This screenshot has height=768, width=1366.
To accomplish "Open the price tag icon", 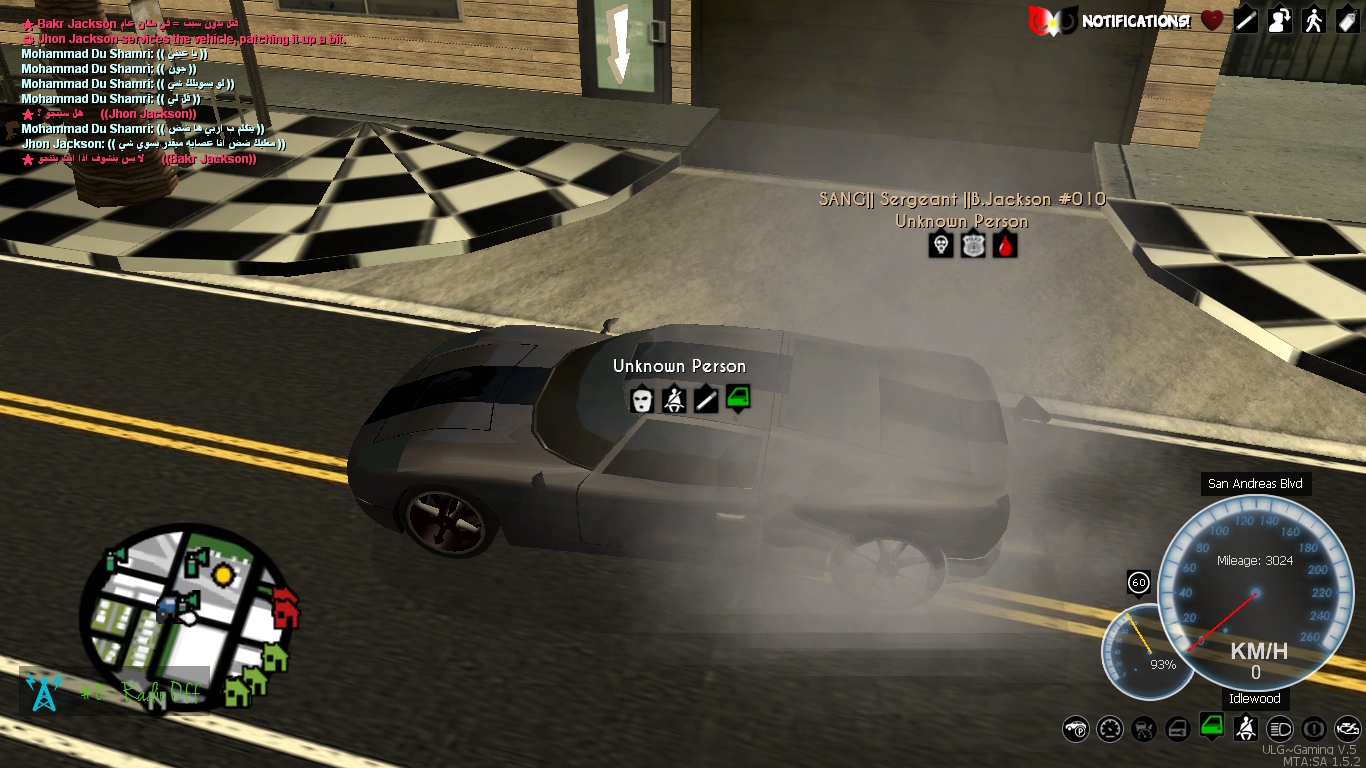I will [1346, 20].
